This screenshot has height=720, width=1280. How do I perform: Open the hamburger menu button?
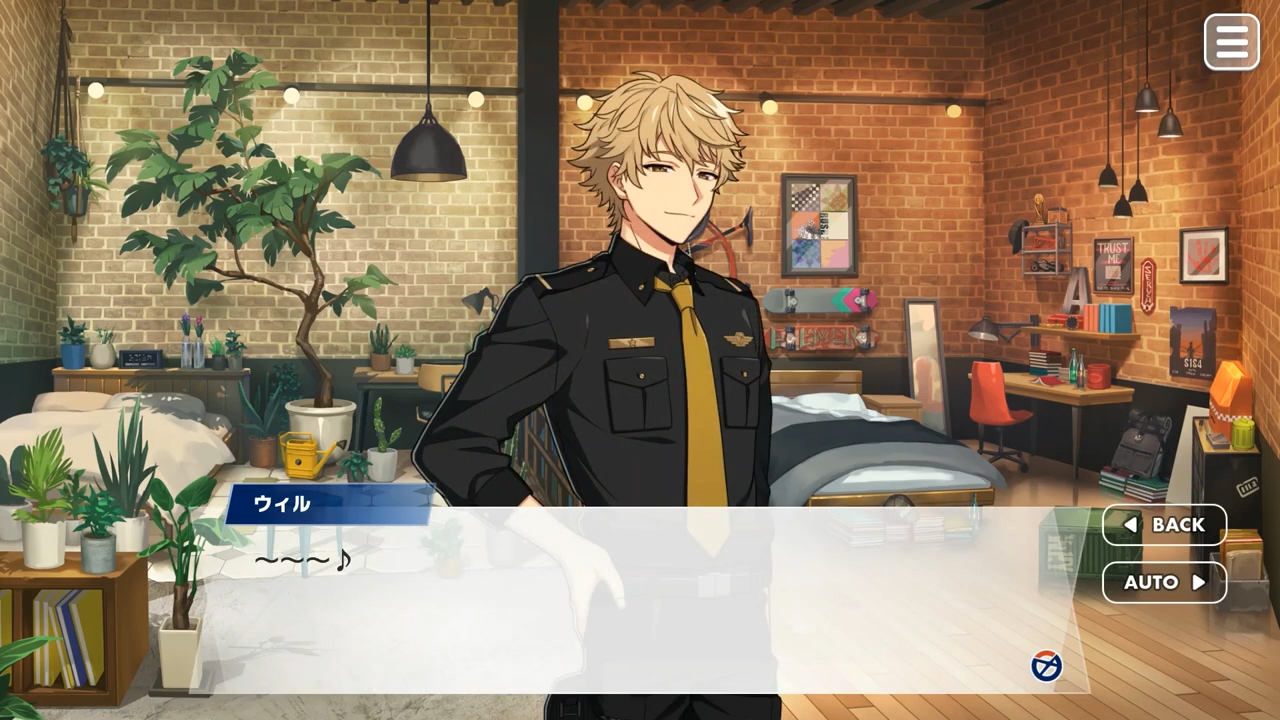(1231, 42)
